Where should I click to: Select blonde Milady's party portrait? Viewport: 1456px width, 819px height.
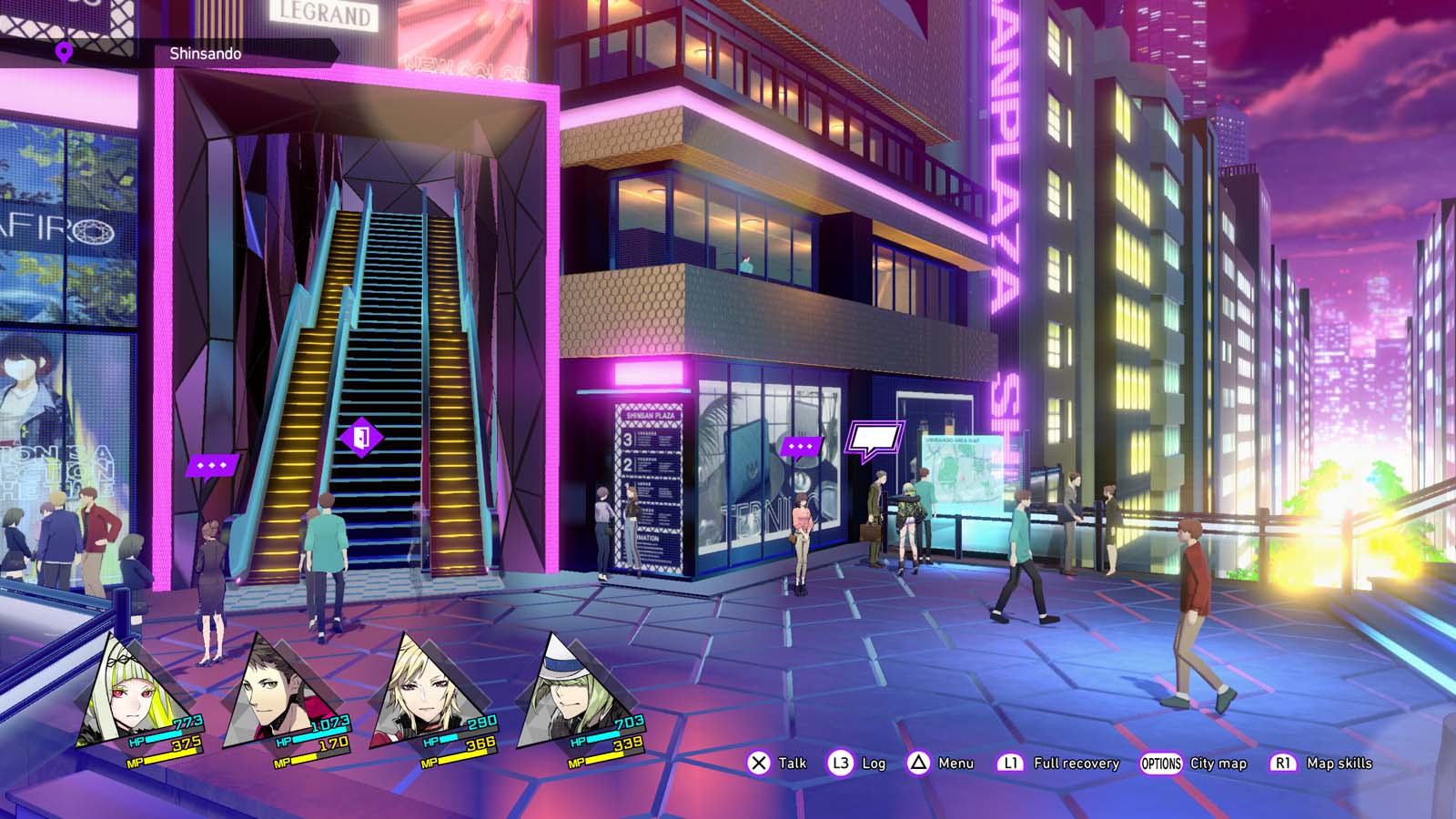pyautogui.click(x=419, y=693)
